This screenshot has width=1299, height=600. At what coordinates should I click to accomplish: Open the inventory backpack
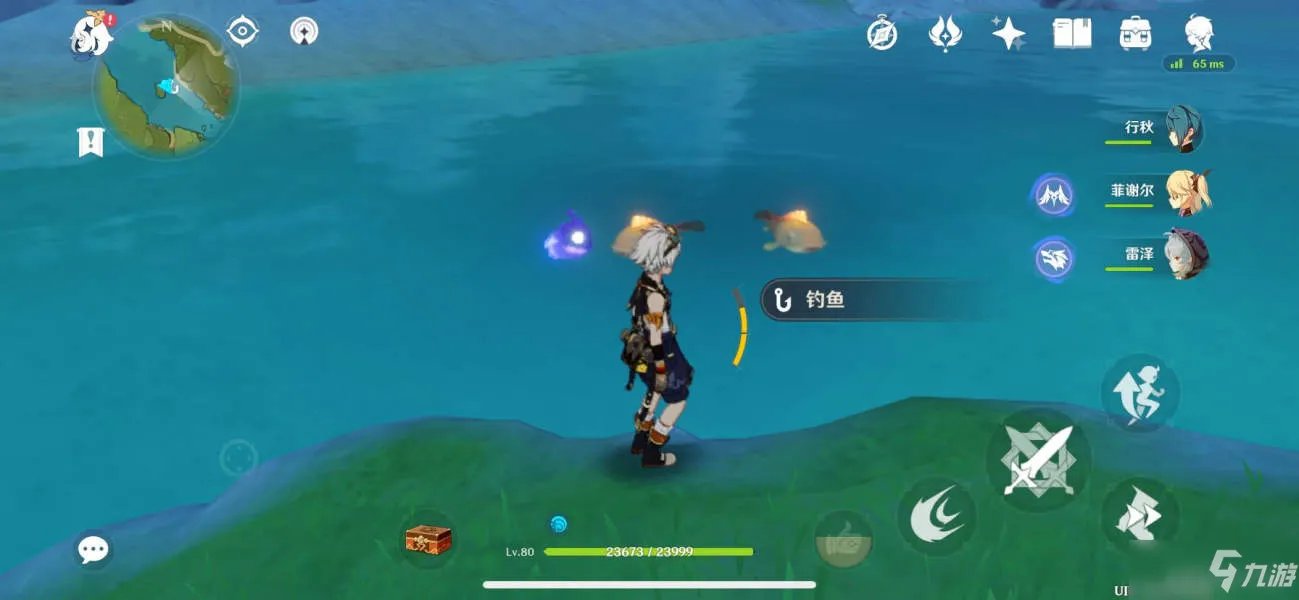tap(1135, 34)
